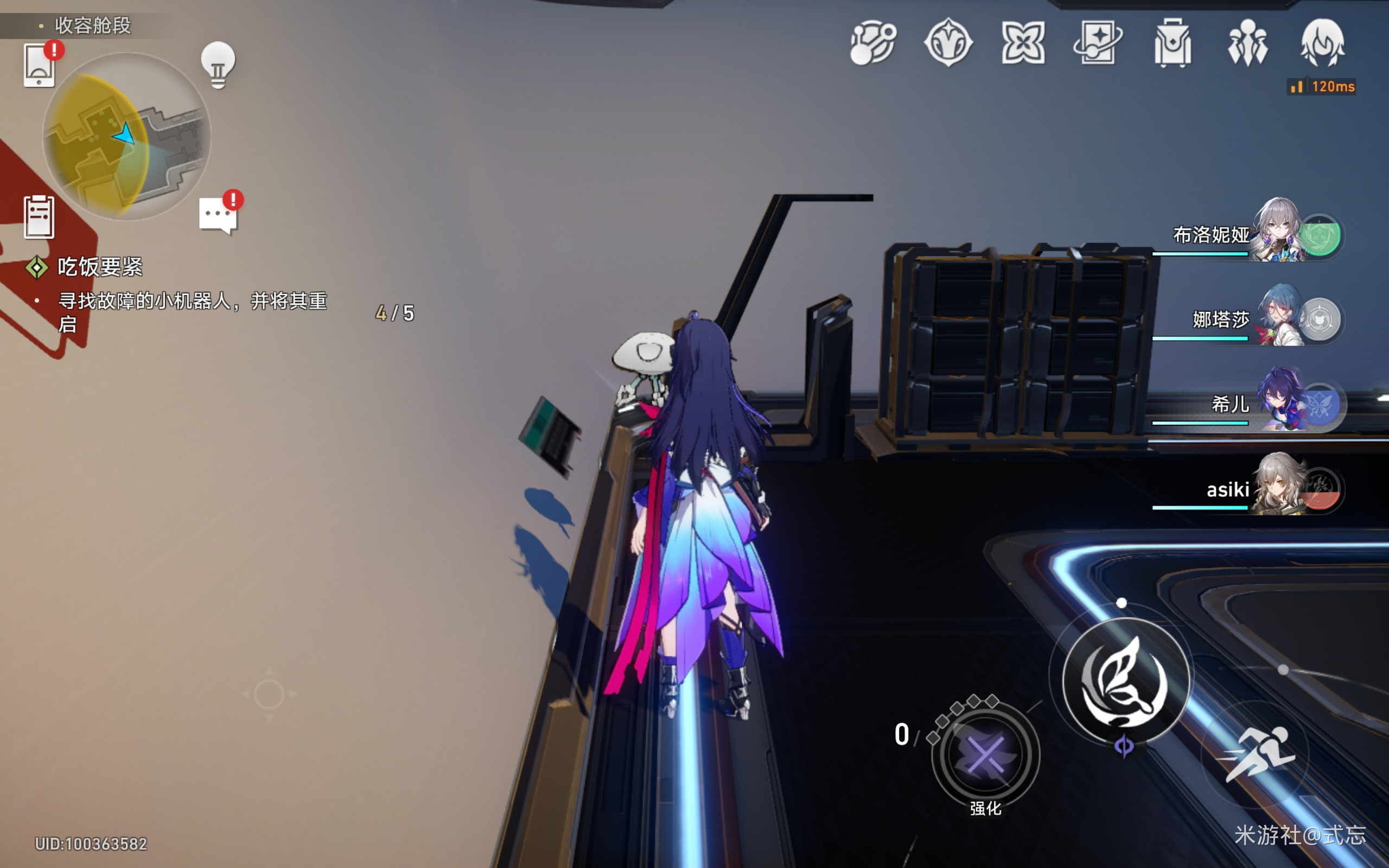This screenshot has height=868, width=1389.
Task: Open the chat message bubble
Action: (x=218, y=215)
